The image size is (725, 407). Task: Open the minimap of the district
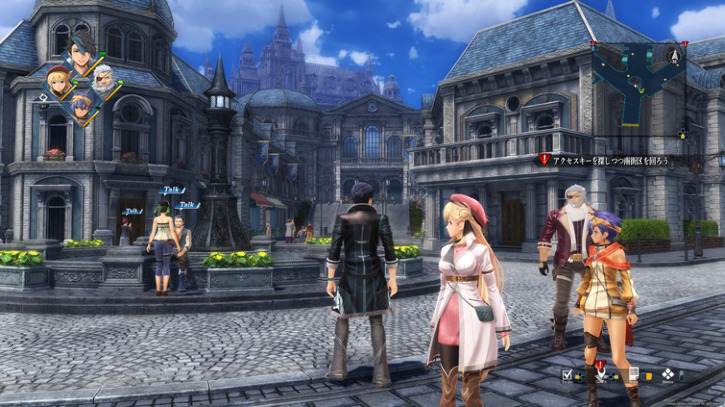coord(638,86)
